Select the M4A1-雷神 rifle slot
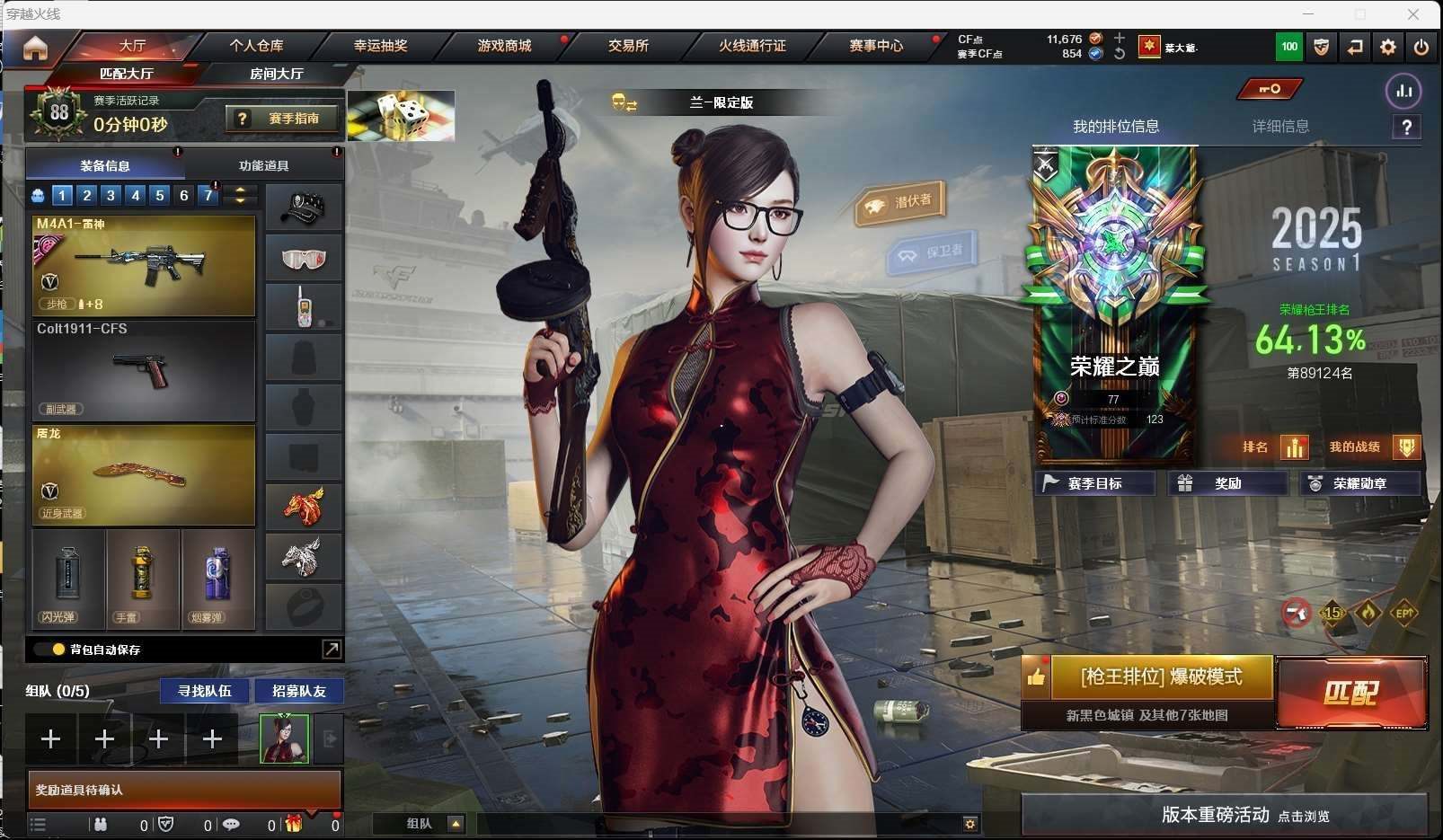Viewport: 1443px width, 840px height. (144, 266)
